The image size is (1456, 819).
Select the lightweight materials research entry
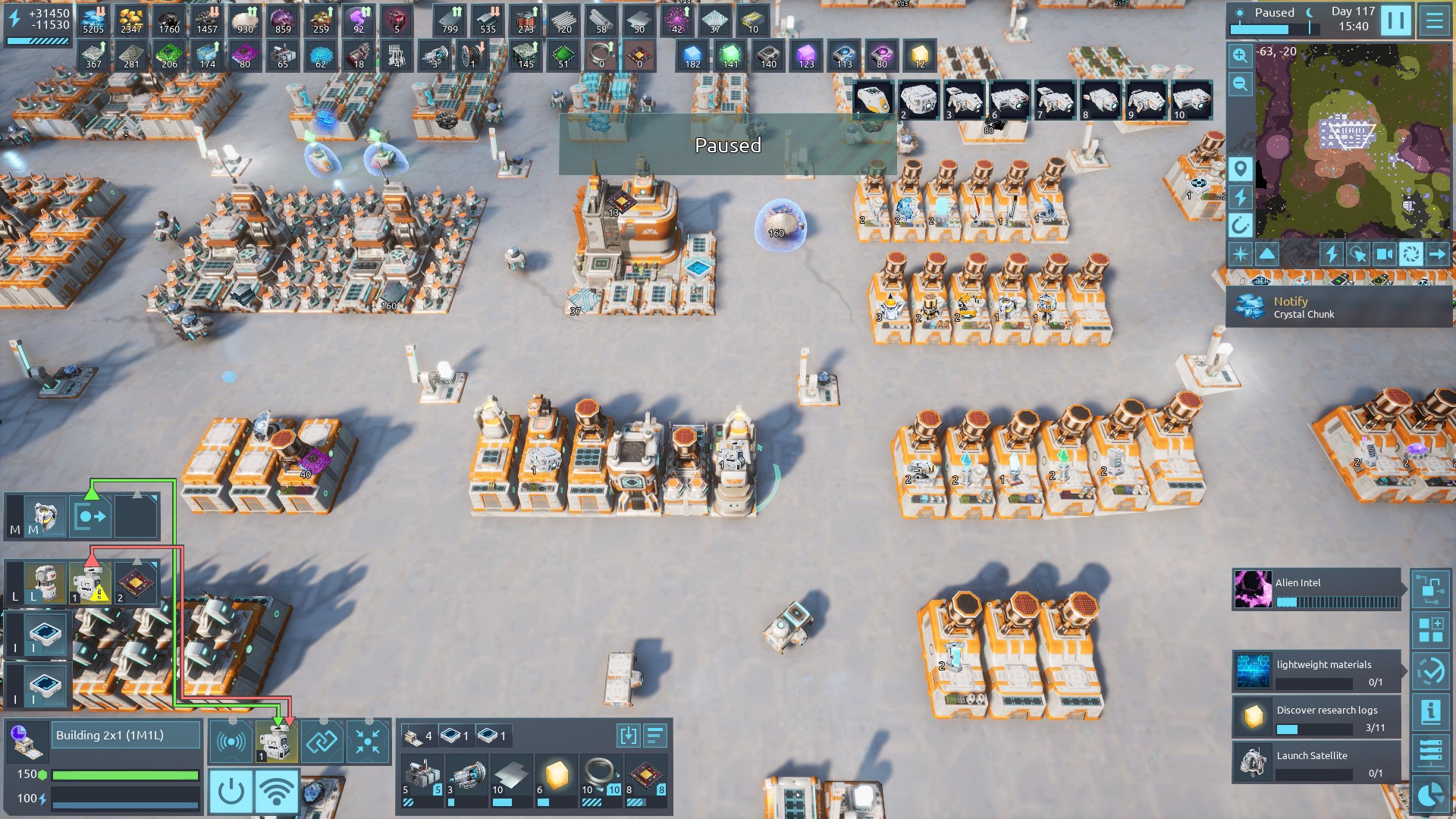[x=1316, y=671]
